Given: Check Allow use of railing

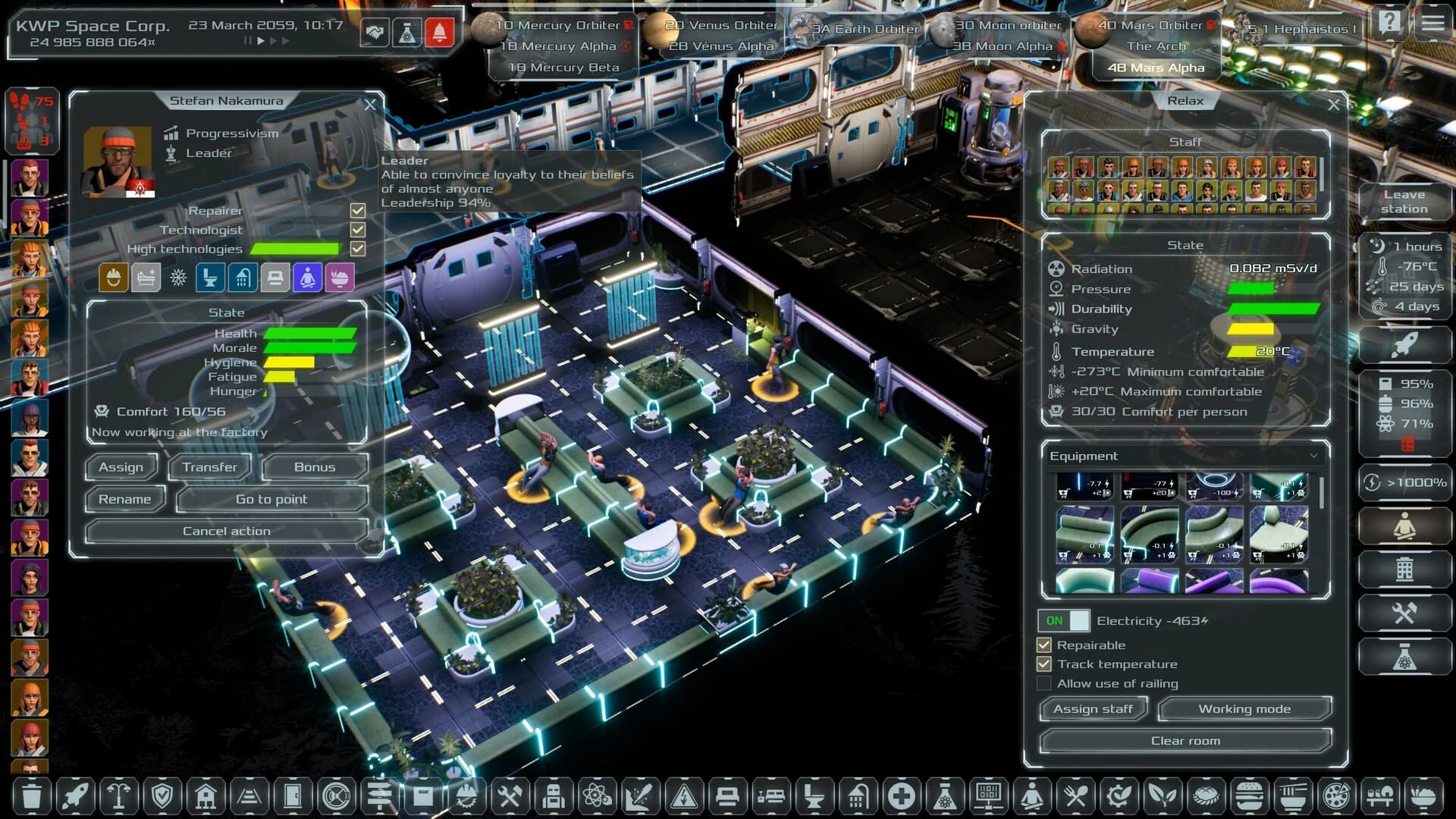Looking at the screenshot, I should click(1045, 683).
